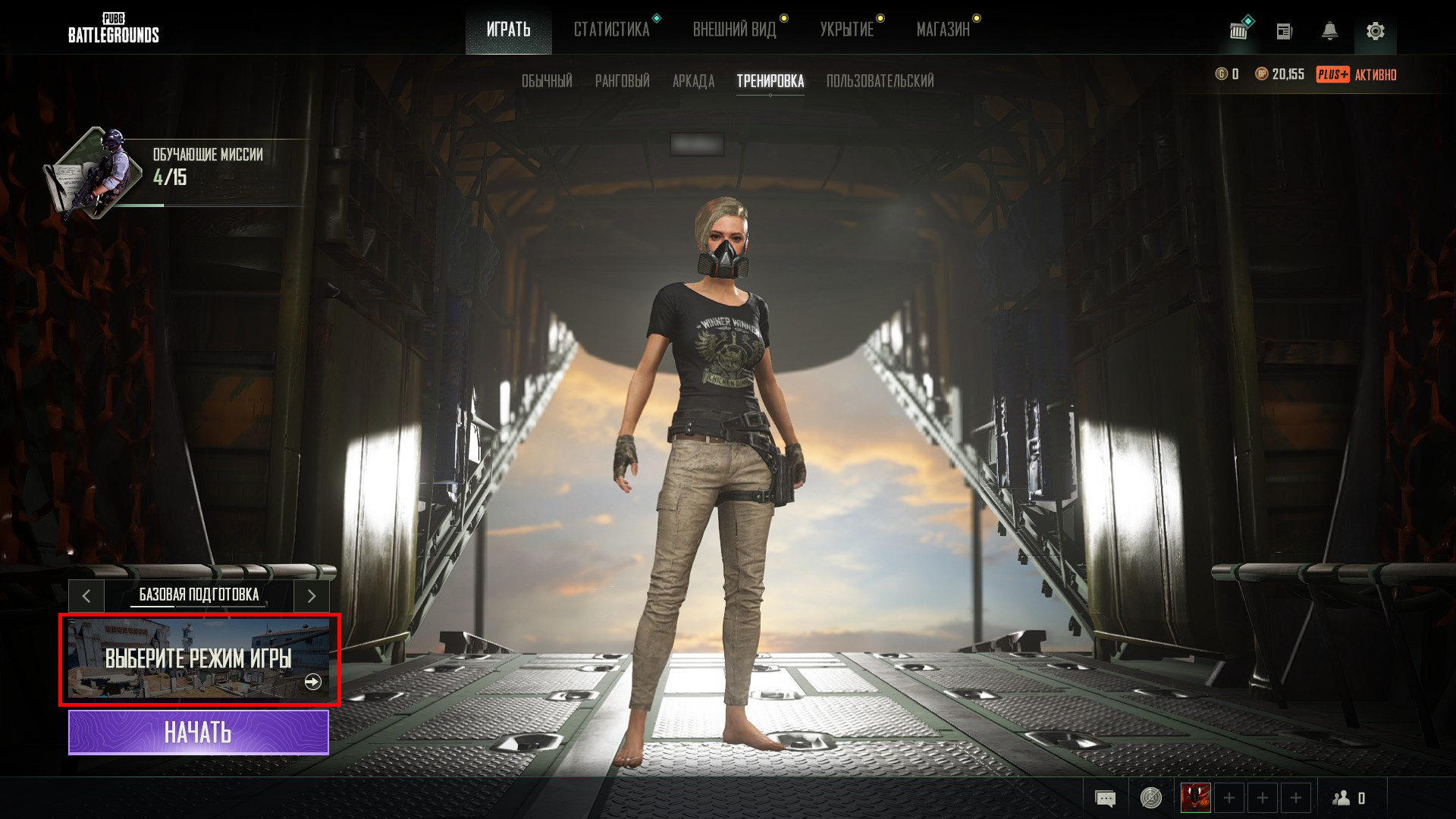Click the notifications bell icon
The image size is (1456, 819).
coord(1330,32)
